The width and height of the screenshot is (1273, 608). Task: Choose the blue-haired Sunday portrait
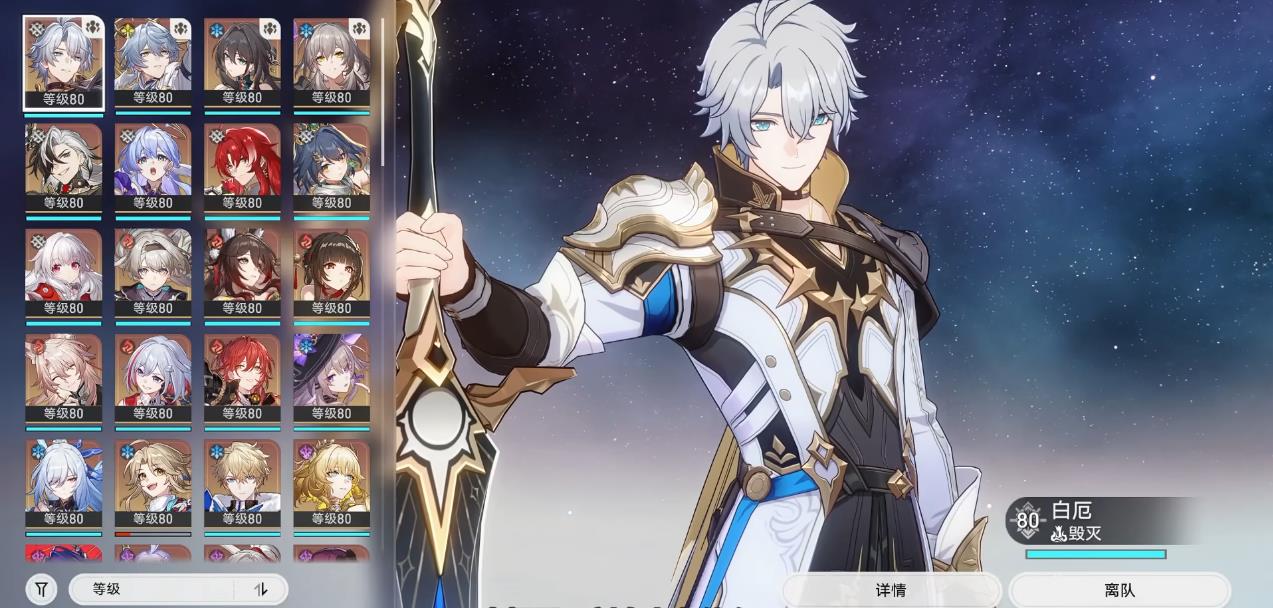click(153, 62)
